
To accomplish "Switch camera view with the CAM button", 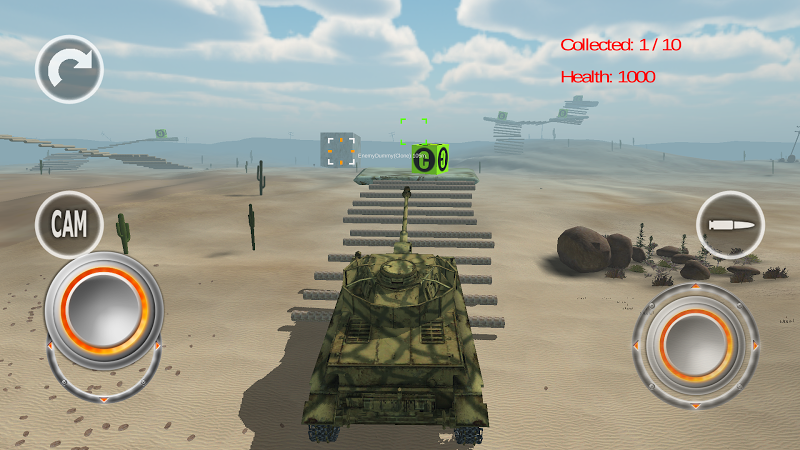I will (x=69, y=224).
